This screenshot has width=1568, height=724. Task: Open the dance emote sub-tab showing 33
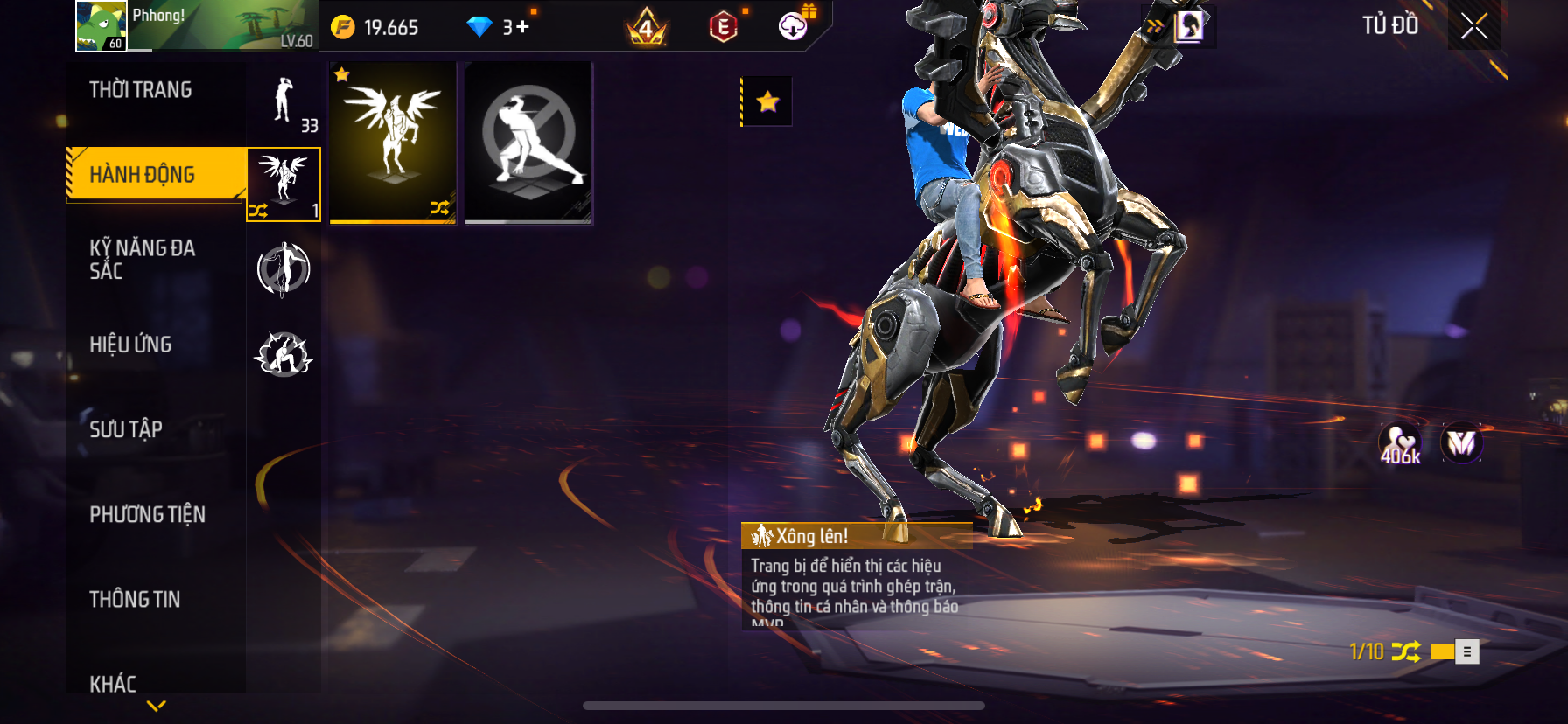[283, 102]
